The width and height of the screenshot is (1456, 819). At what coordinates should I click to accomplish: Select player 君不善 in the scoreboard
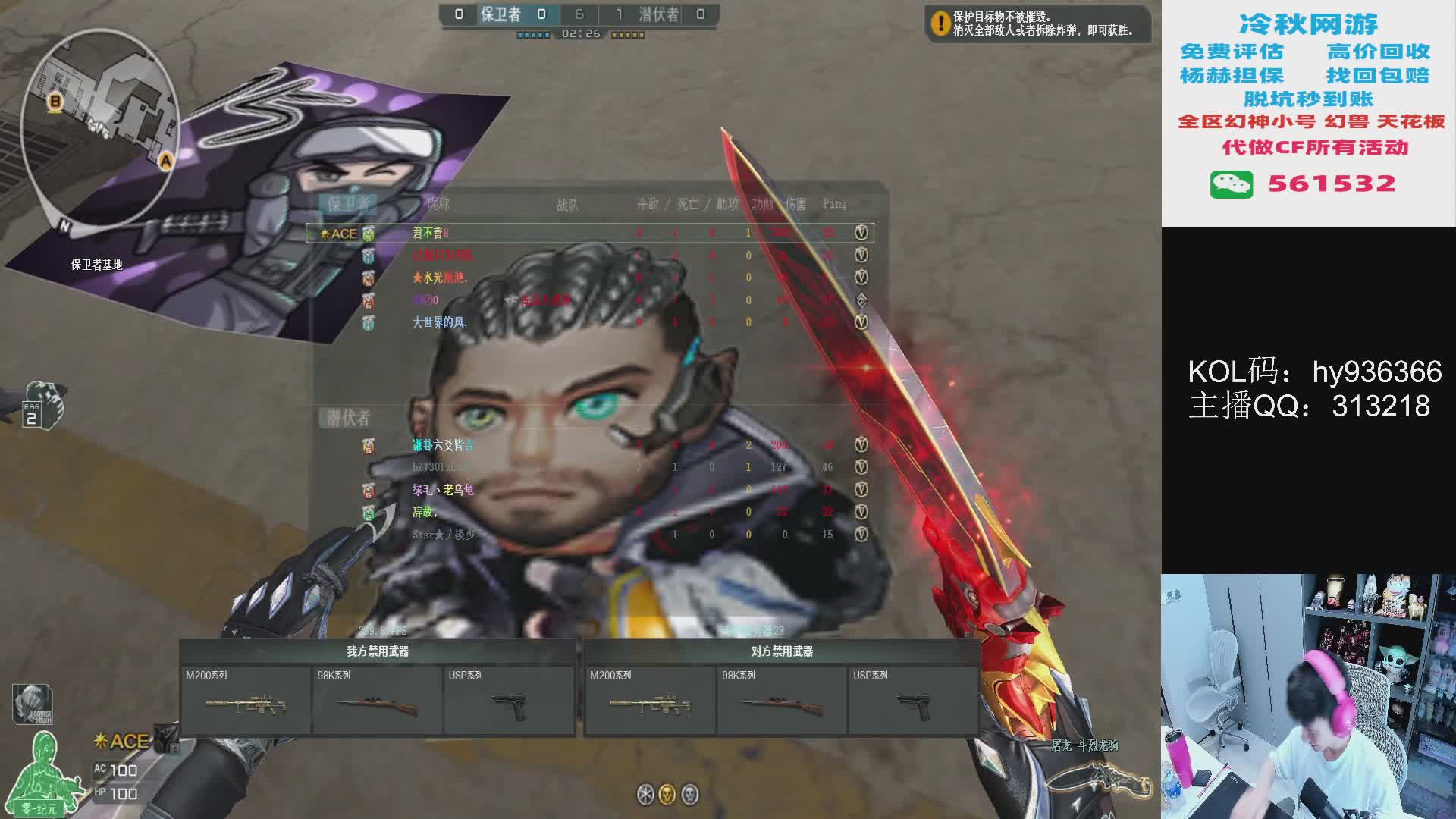[429, 233]
